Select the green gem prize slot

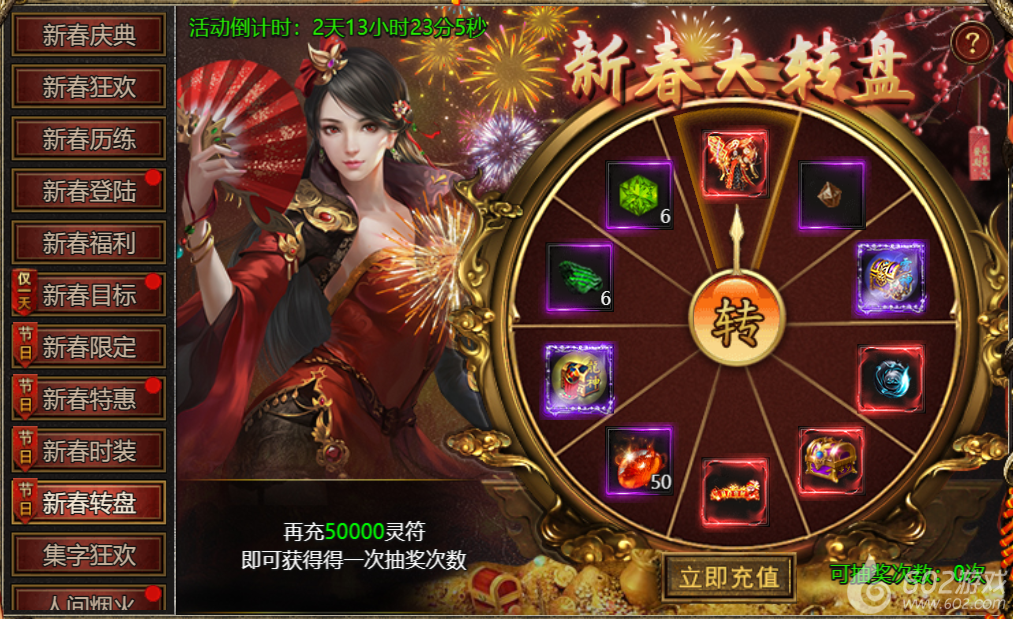coord(639,194)
